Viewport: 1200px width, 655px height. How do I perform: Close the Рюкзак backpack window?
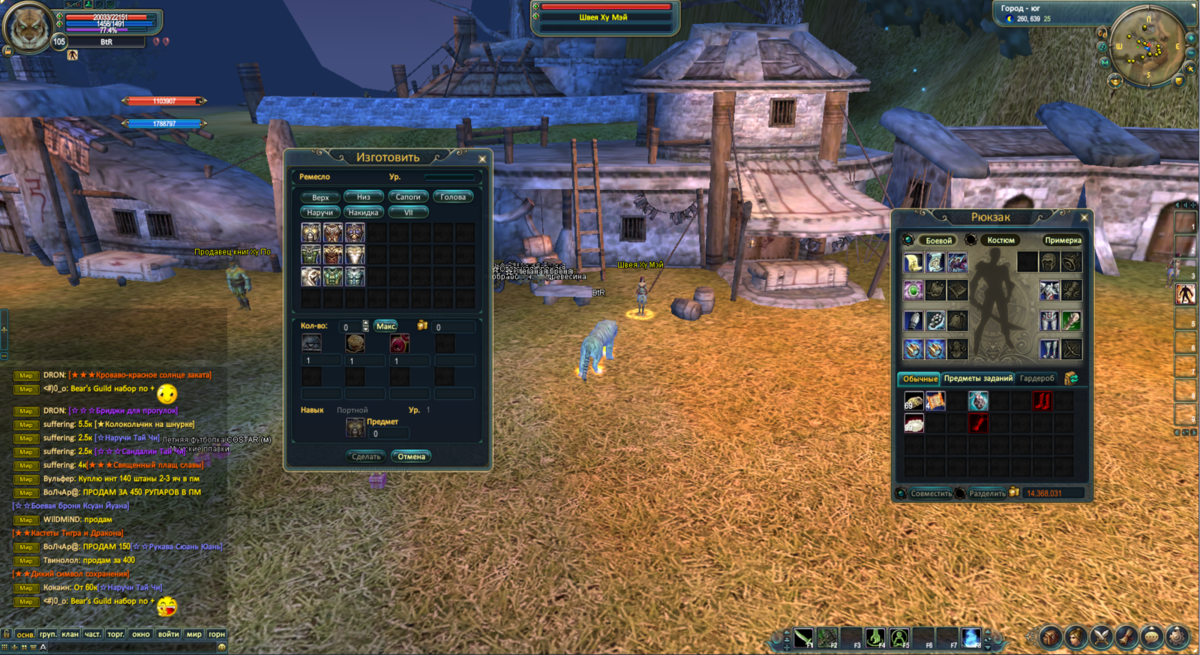(x=1084, y=216)
